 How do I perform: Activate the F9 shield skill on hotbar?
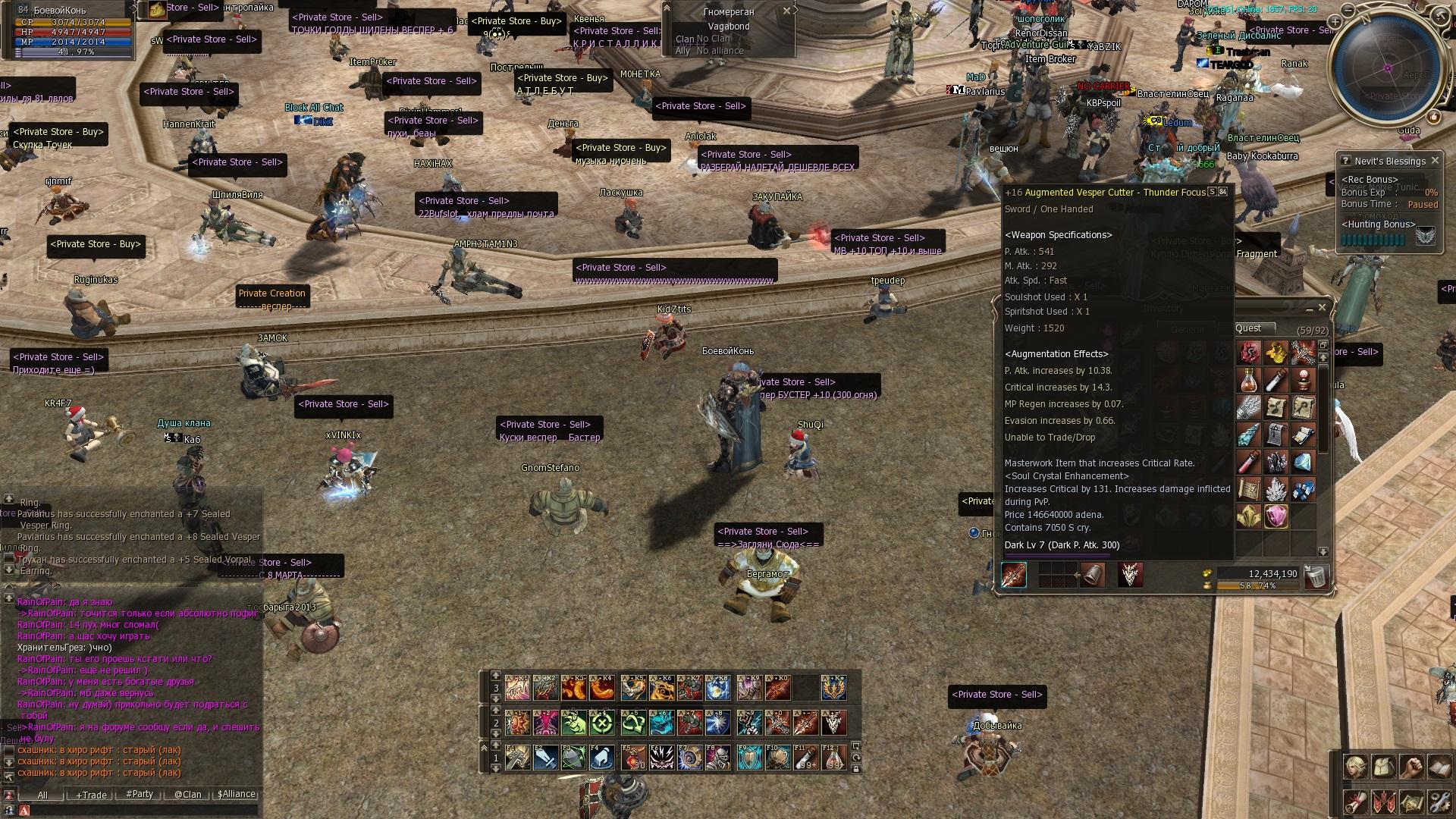click(749, 758)
